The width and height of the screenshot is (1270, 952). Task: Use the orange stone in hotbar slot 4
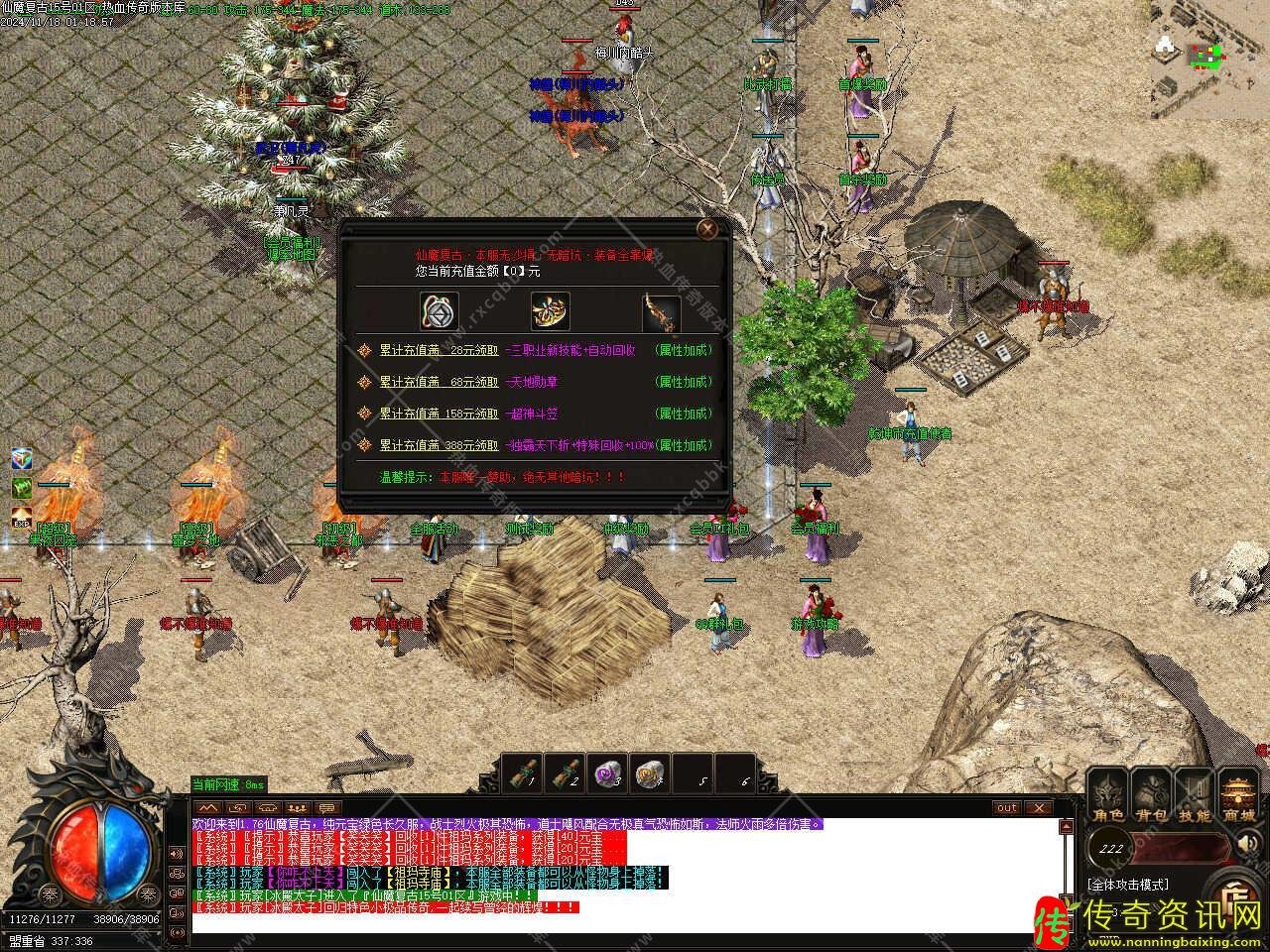coord(649,773)
